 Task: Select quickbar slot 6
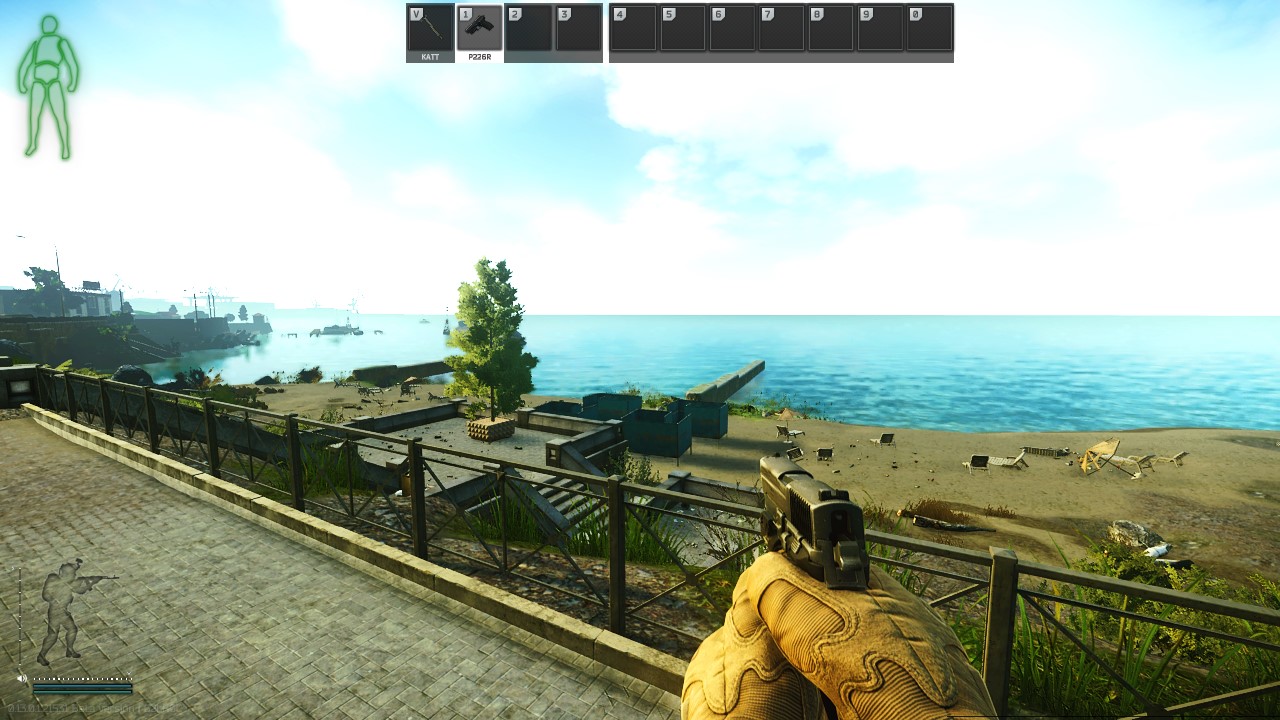[x=732, y=29]
